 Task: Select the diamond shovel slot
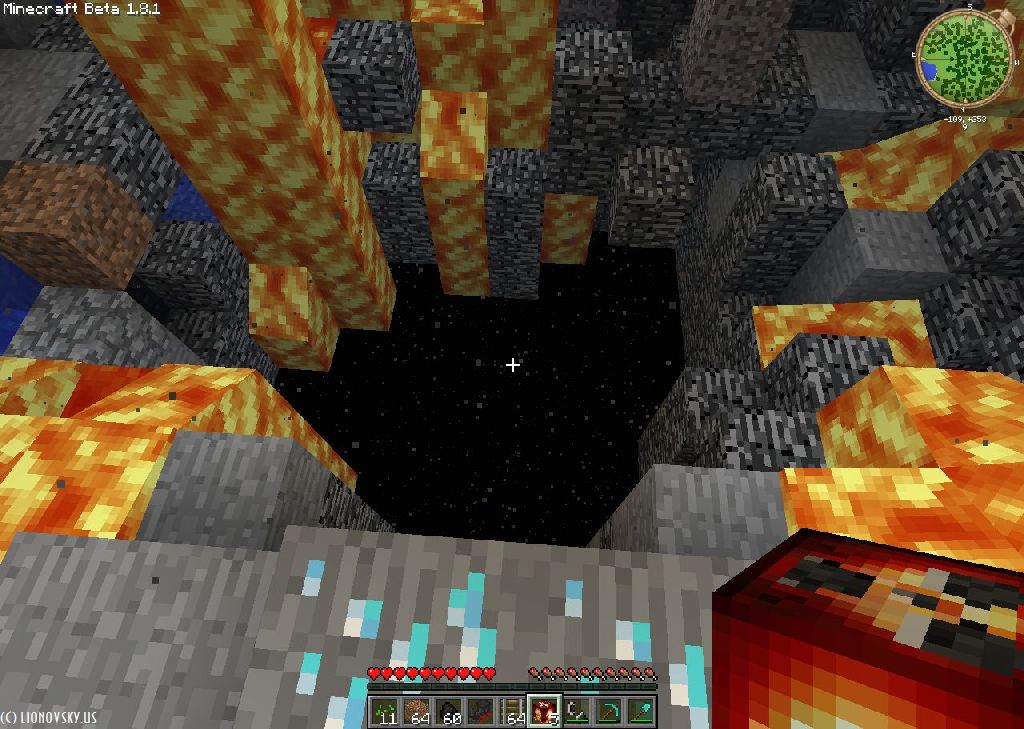640,711
